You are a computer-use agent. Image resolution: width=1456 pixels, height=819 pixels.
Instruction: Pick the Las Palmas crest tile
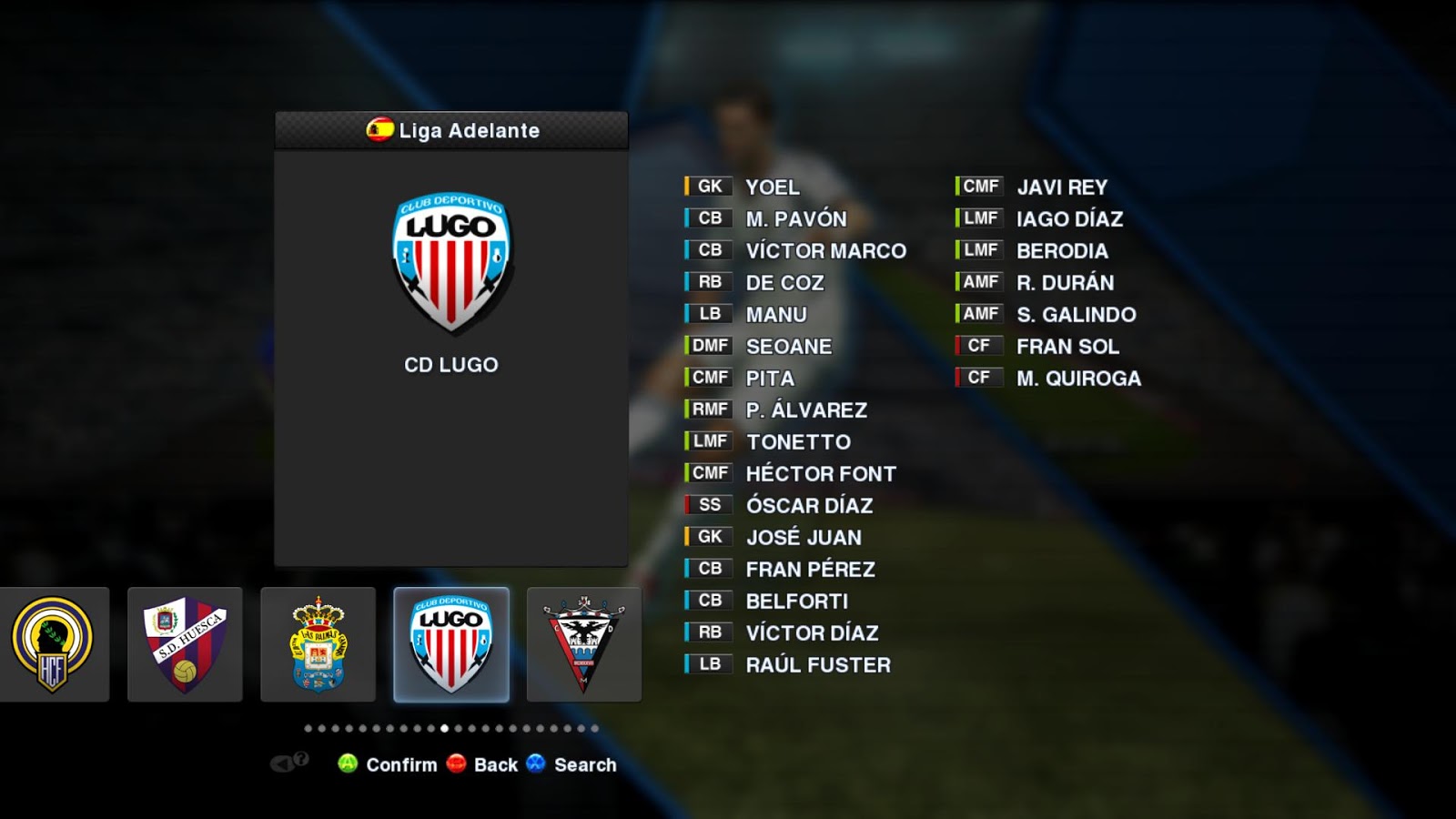click(x=318, y=644)
